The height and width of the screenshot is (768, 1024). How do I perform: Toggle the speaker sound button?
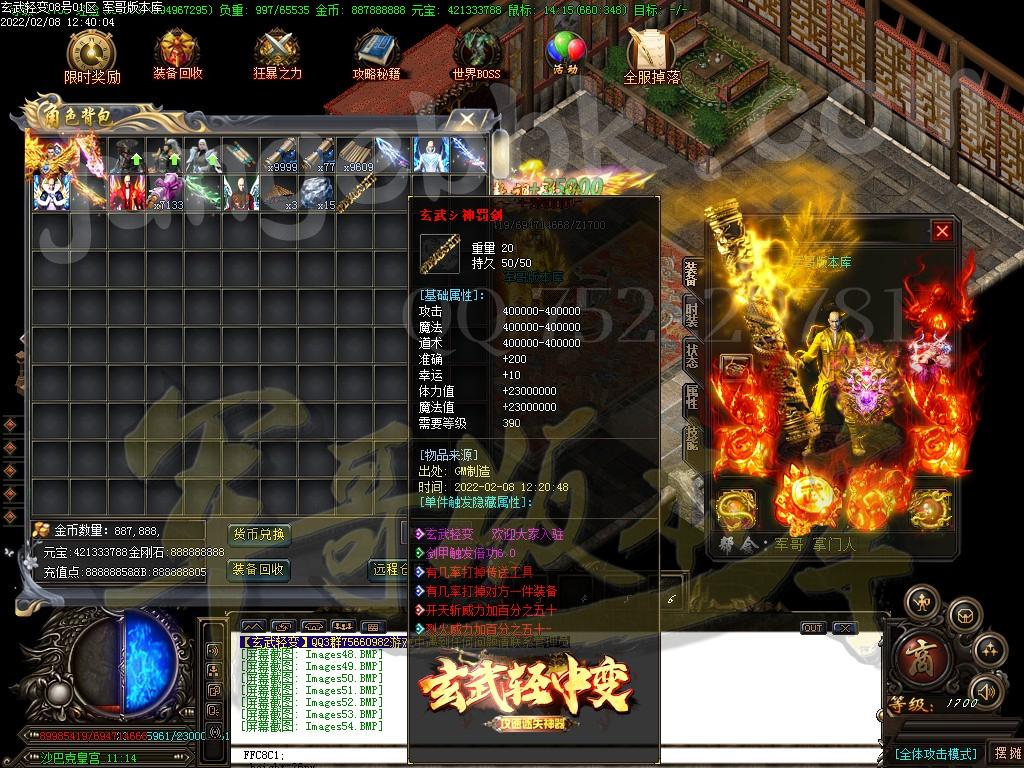tap(986, 691)
